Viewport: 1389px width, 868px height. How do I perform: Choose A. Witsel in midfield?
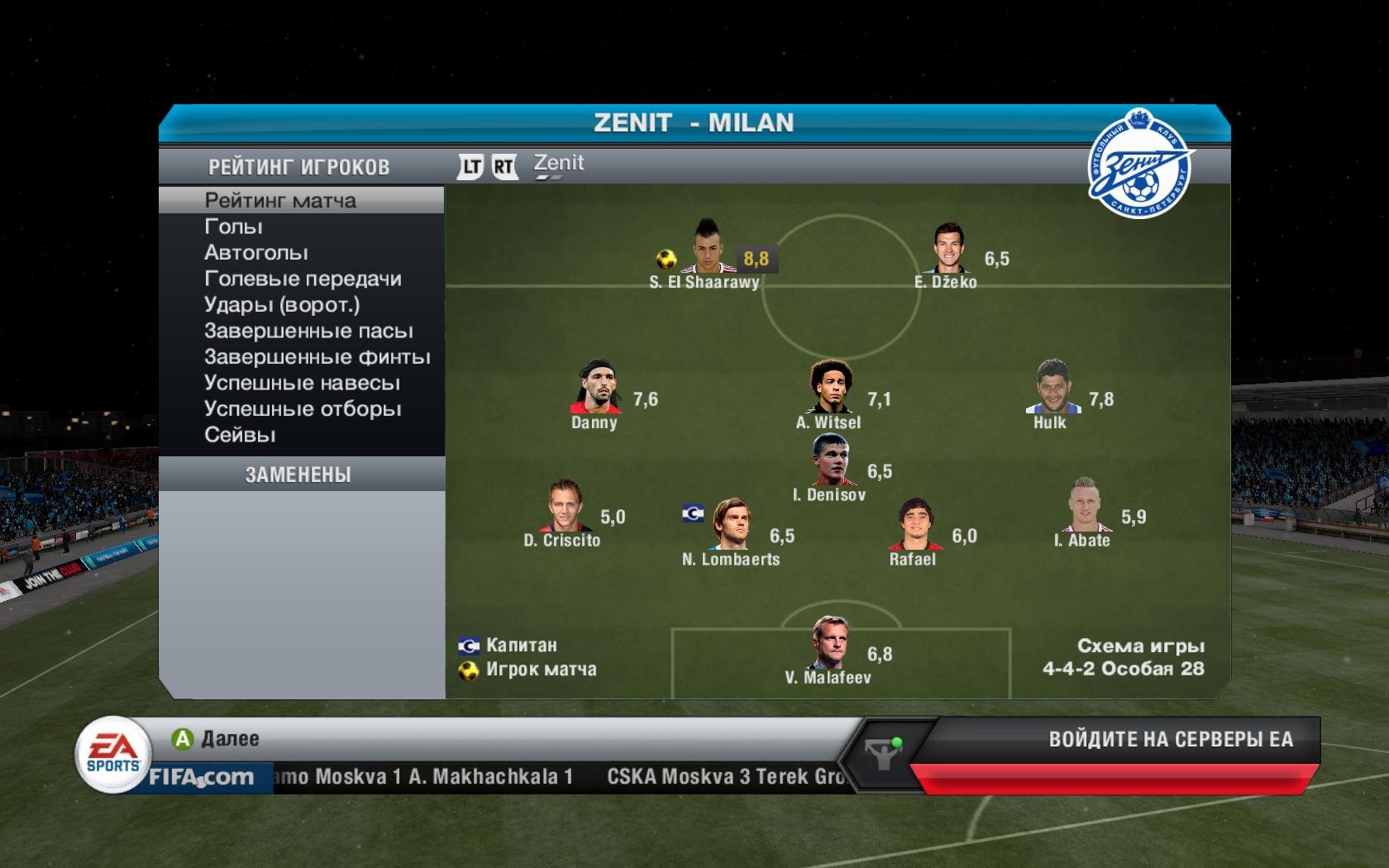pyautogui.click(x=830, y=389)
